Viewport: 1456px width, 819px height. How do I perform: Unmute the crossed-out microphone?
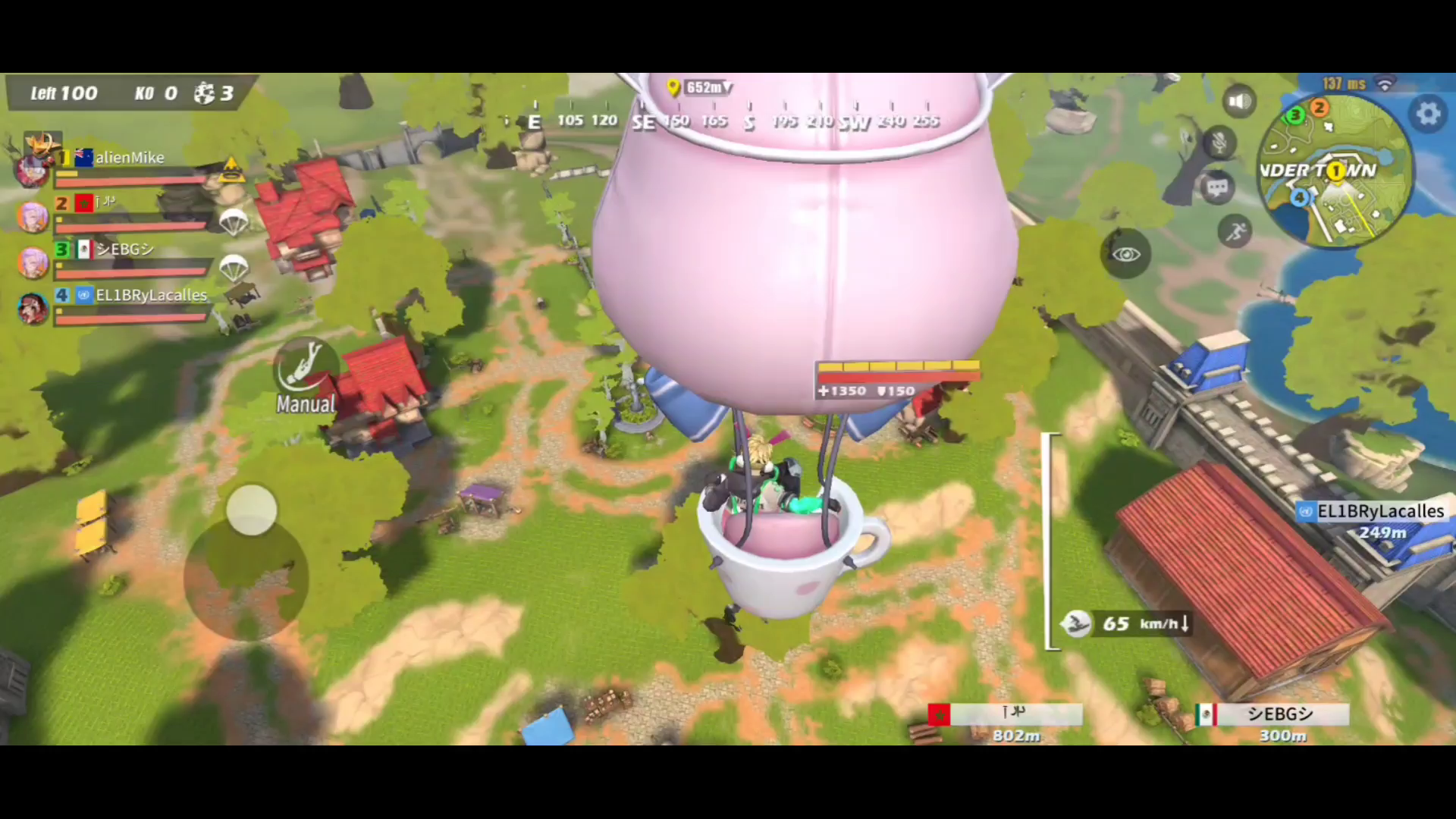[x=1218, y=143]
